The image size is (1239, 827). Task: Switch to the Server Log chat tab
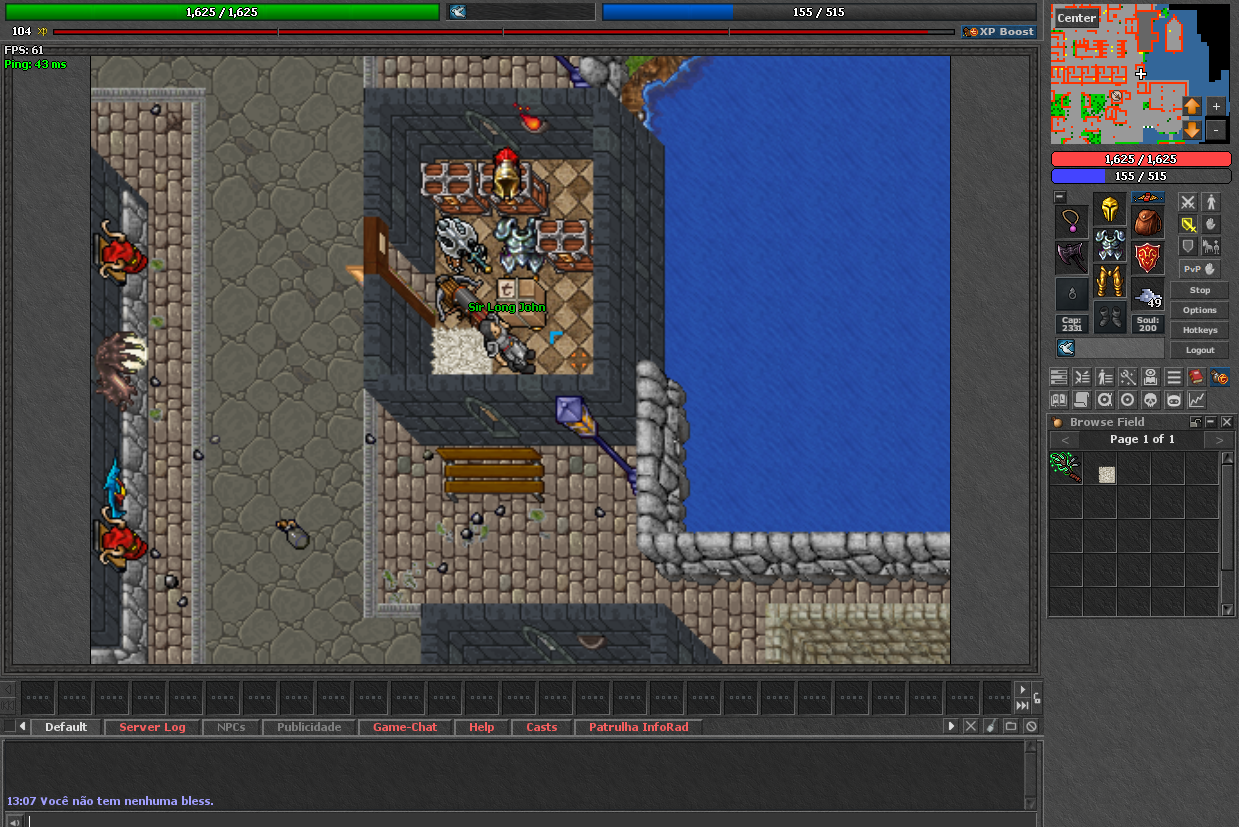152,727
